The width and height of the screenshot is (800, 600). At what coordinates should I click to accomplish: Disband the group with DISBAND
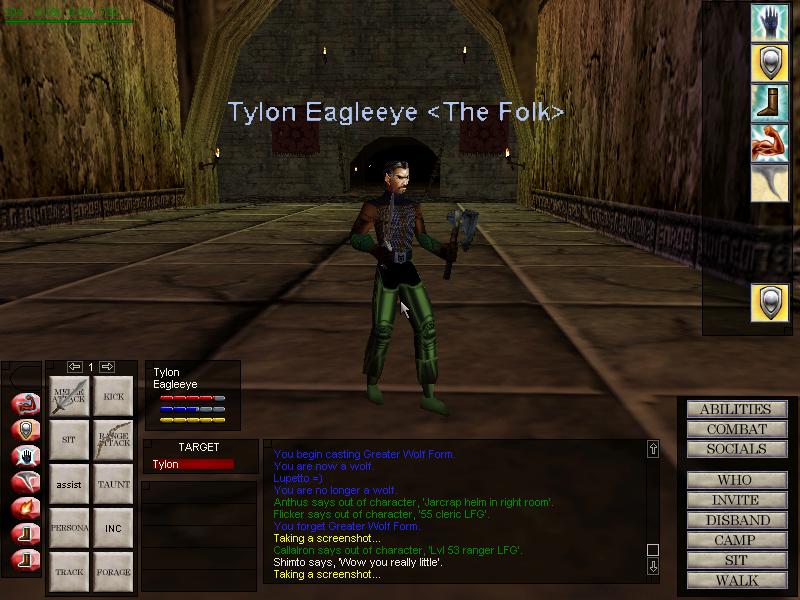click(x=735, y=520)
